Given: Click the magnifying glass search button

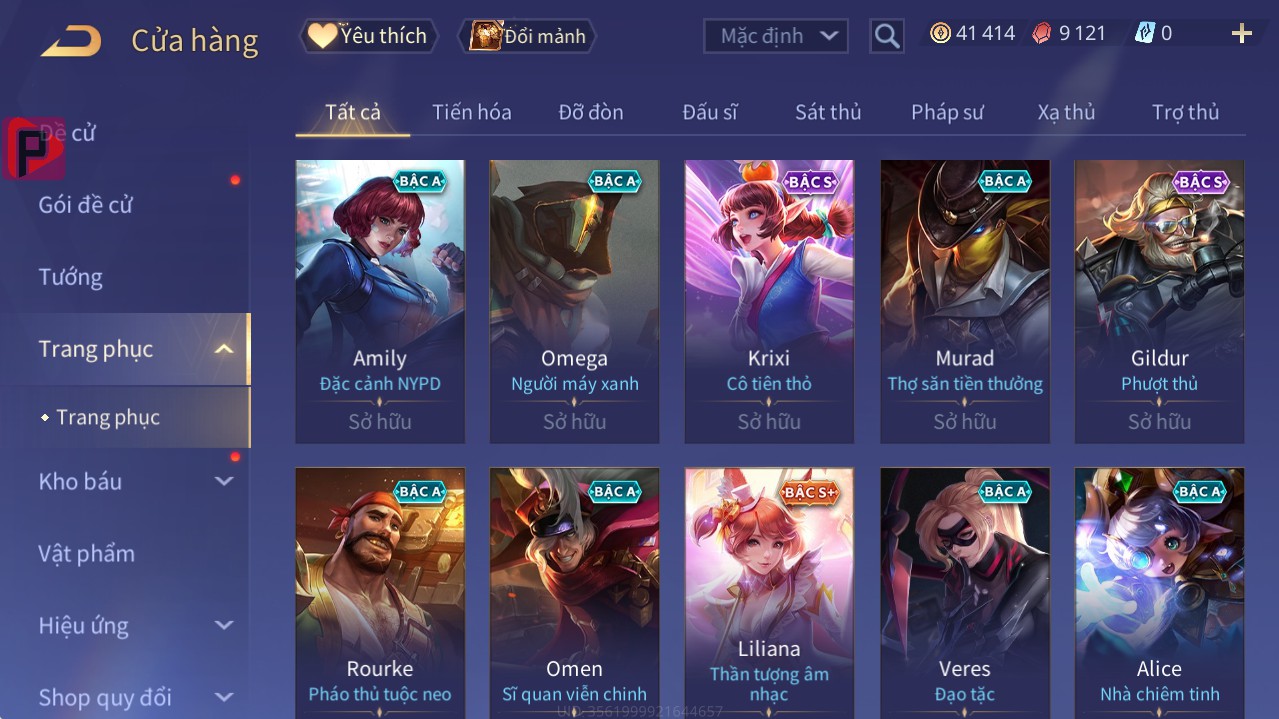Looking at the screenshot, I should click(x=886, y=36).
